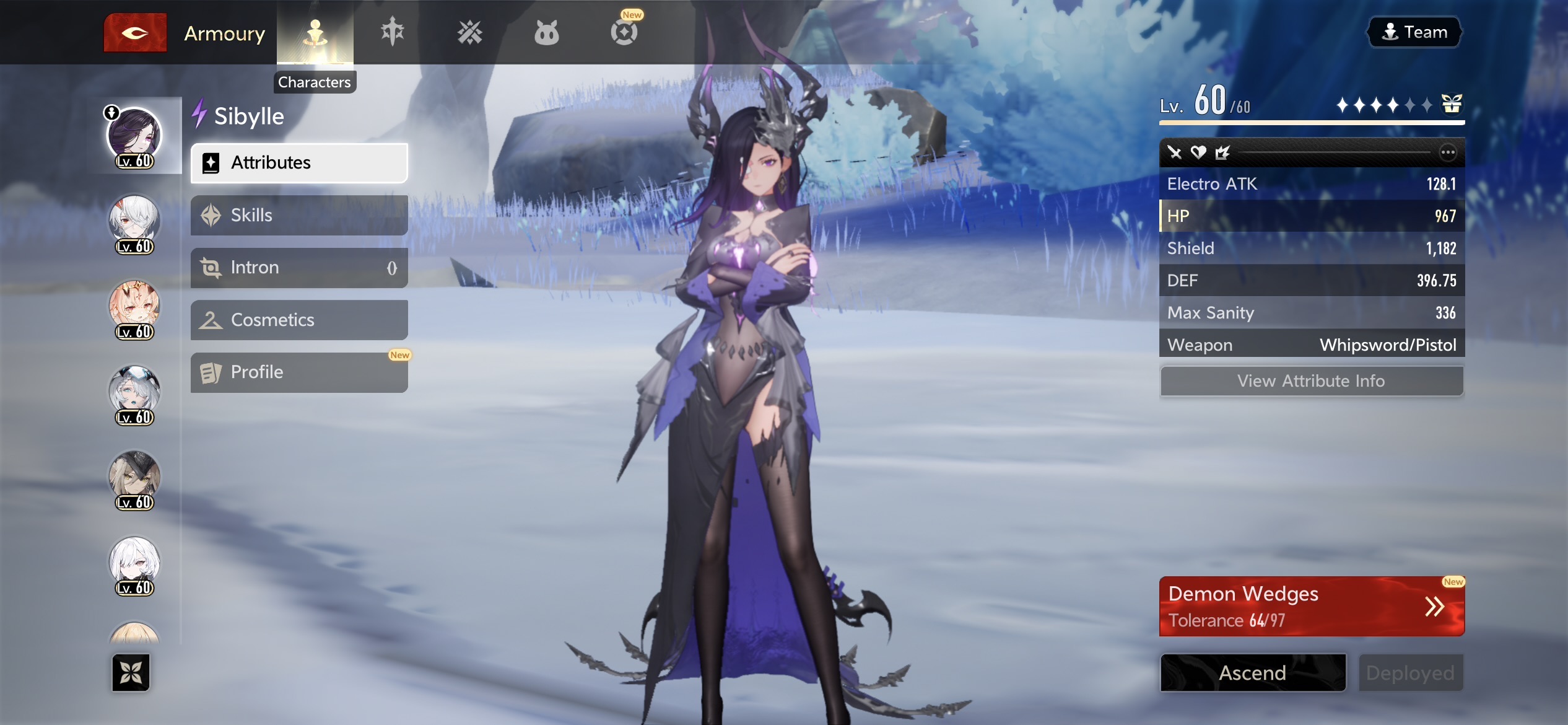
Task: Open the cat-face companion tab
Action: (546, 33)
